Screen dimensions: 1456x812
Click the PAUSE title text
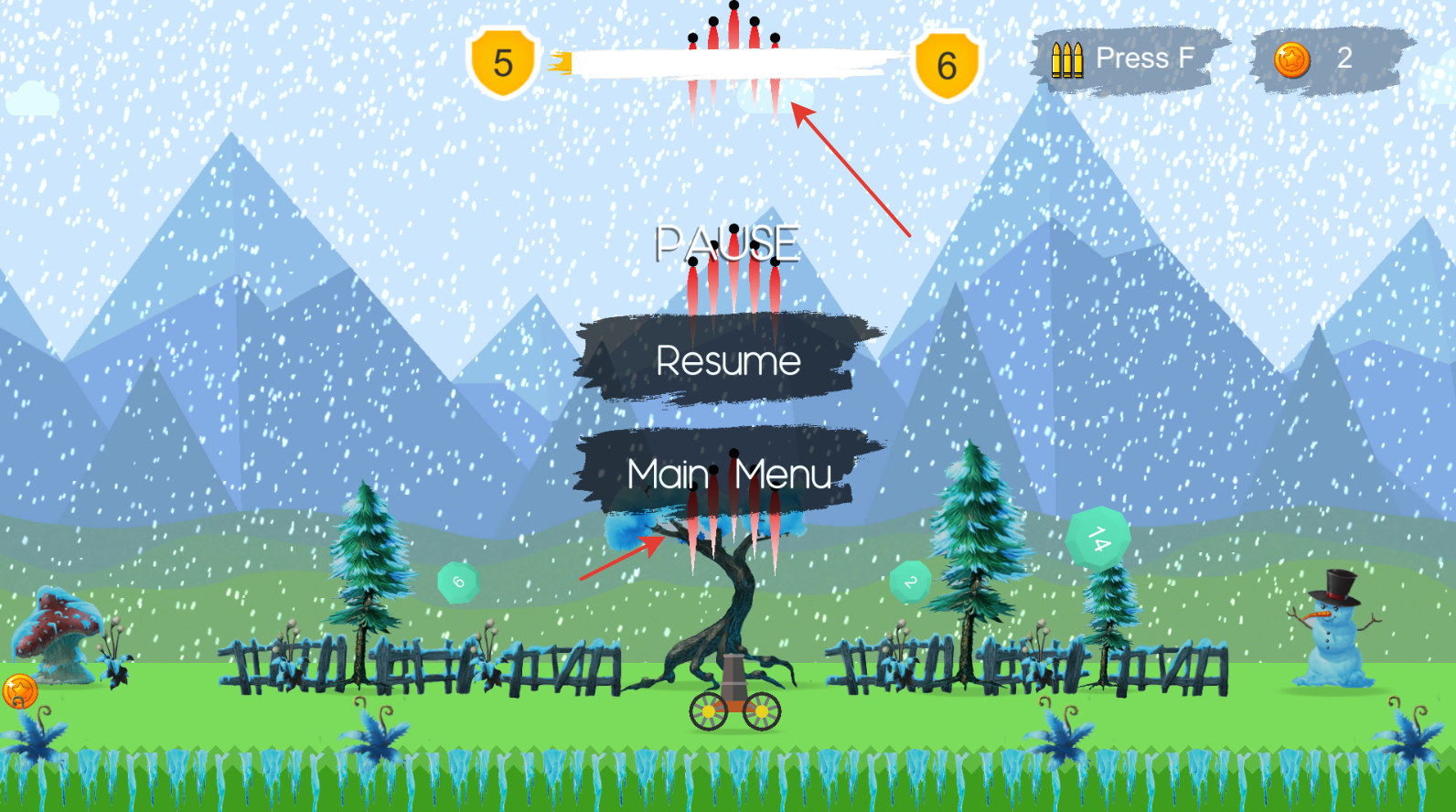click(727, 244)
